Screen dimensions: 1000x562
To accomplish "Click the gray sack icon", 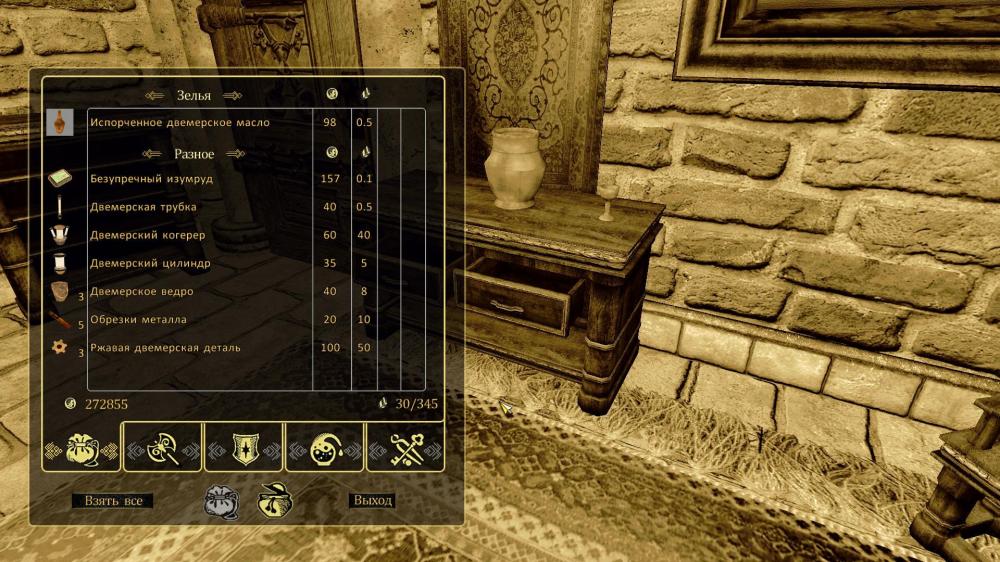I will pos(221,500).
